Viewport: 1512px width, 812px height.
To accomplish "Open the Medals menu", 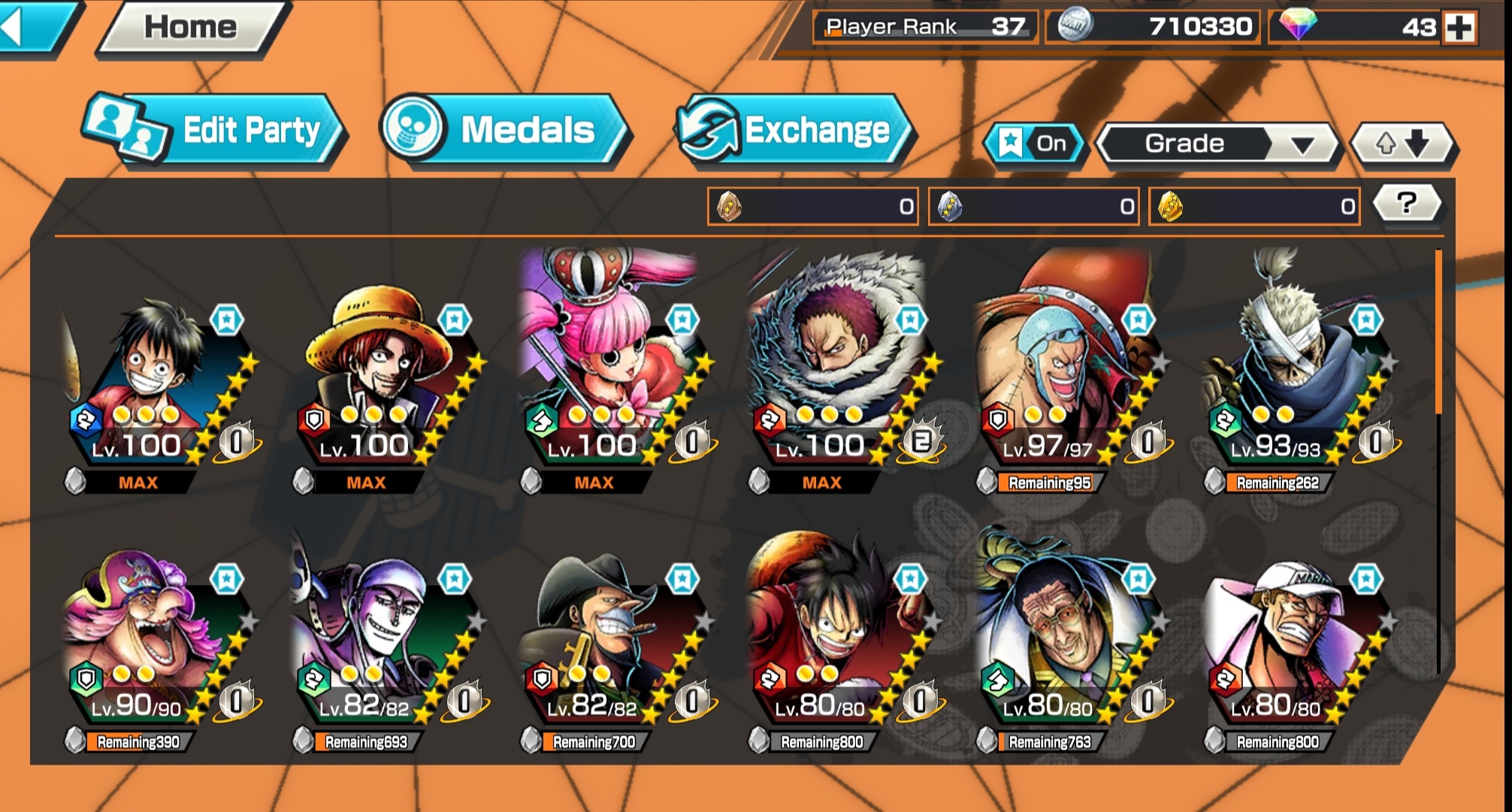I will click(x=511, y=129).
